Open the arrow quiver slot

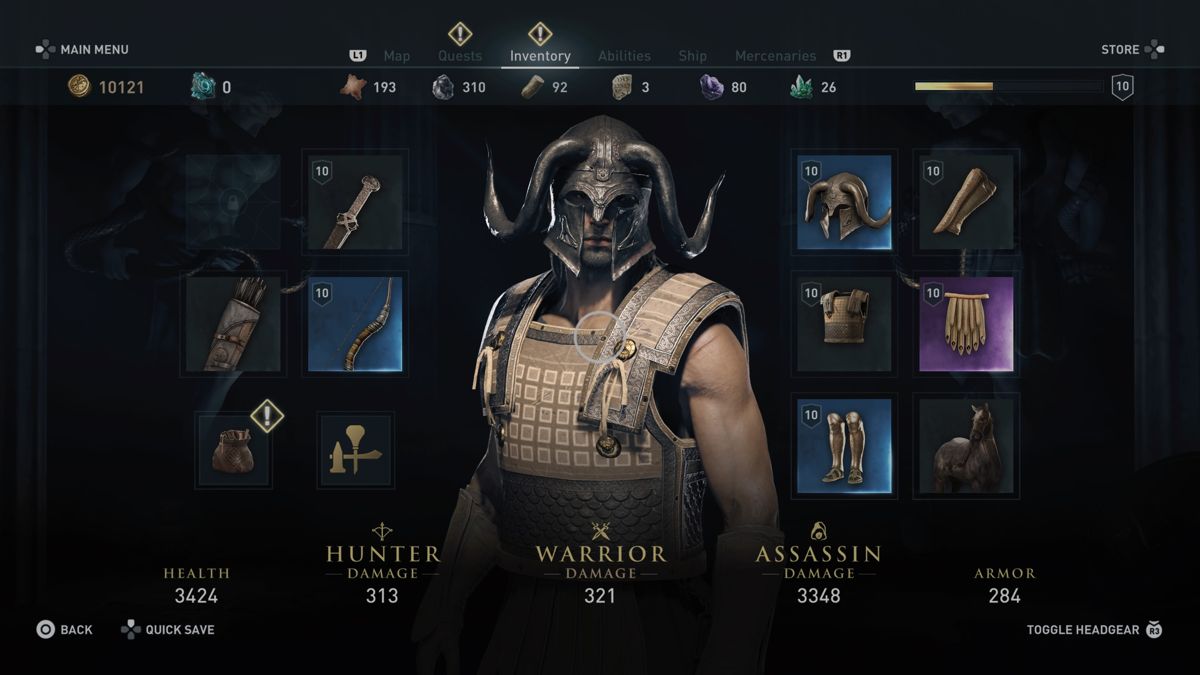click(x=233, y=324)
